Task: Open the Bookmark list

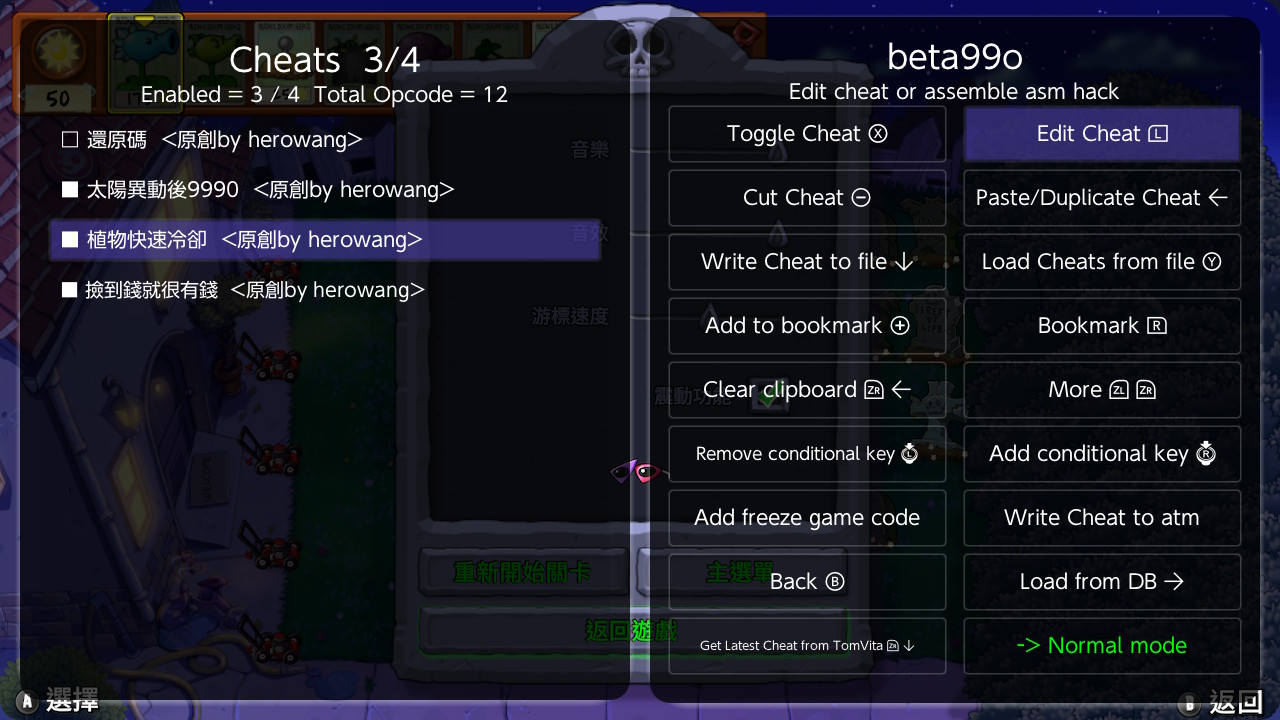Action: coord(1102,326)
